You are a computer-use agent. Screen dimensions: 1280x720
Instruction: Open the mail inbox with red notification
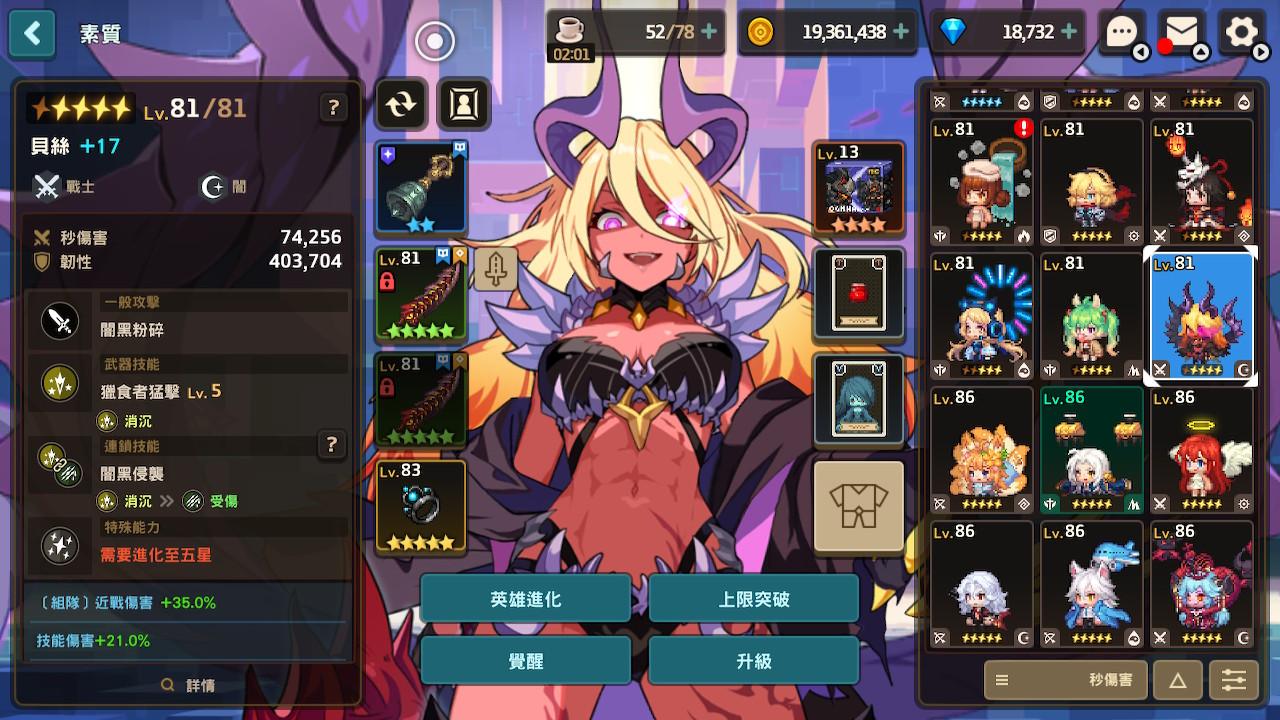(x=1180, y=33)
